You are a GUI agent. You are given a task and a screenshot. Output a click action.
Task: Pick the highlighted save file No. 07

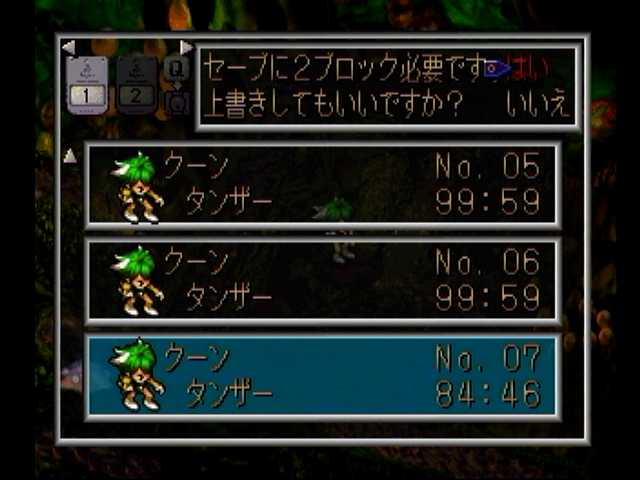click(x=322, y=377)
